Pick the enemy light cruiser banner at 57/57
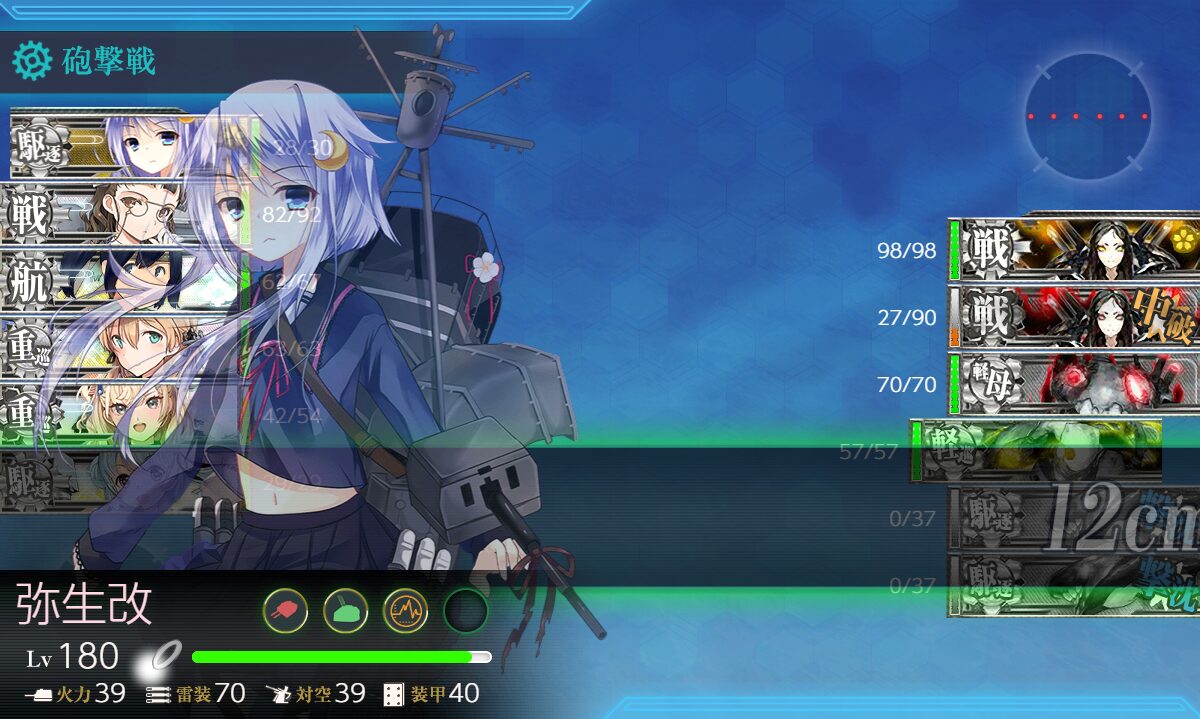 click(1037, 450)
